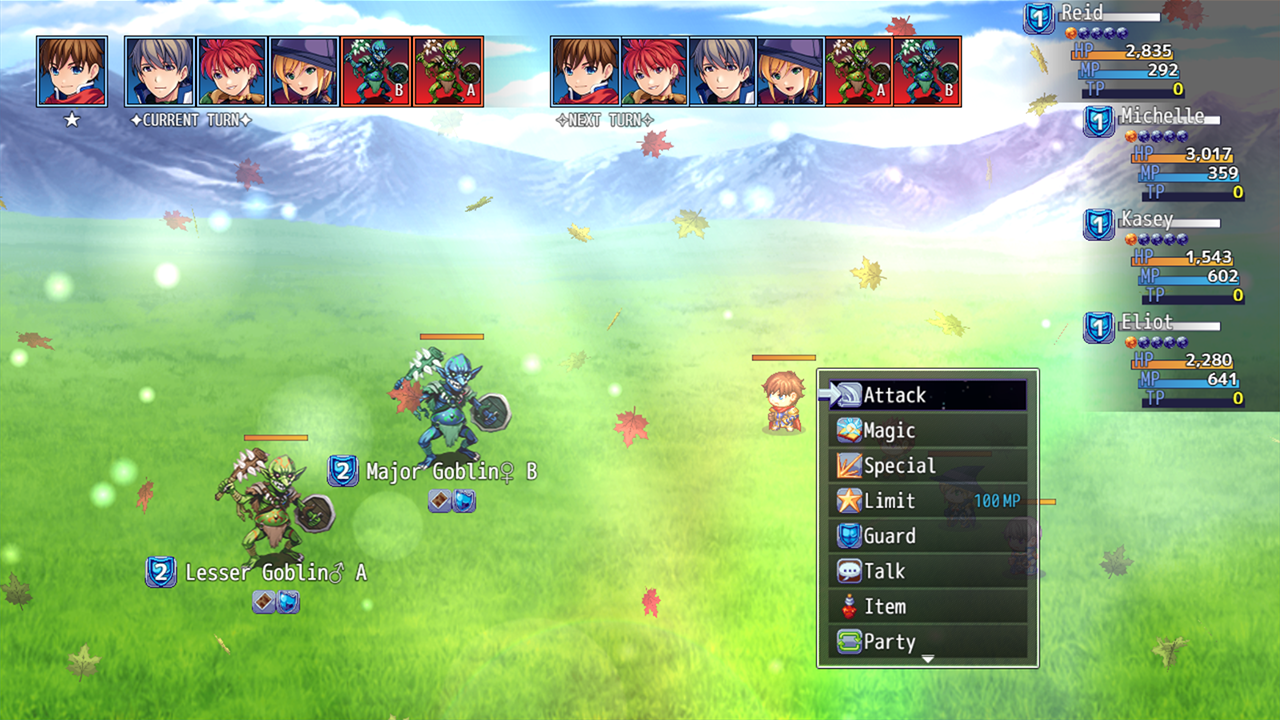
Task: Select Eliot's party status panel
Action: click(1165, 359)
